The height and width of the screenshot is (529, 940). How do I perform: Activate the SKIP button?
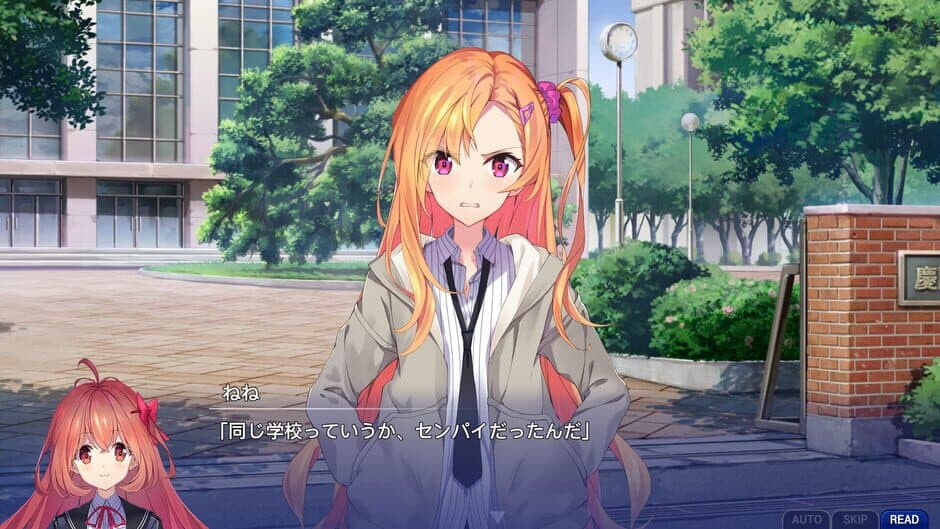pyautogui.click(x=854, y=519)
